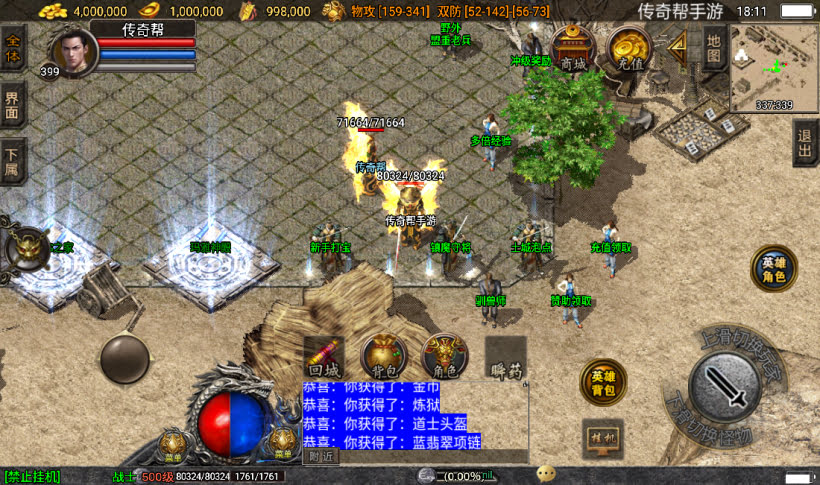This screenshot has height=485, width=820.
Task: Open chat with the speech bubble icon
Action: click(x=546, y=474)
